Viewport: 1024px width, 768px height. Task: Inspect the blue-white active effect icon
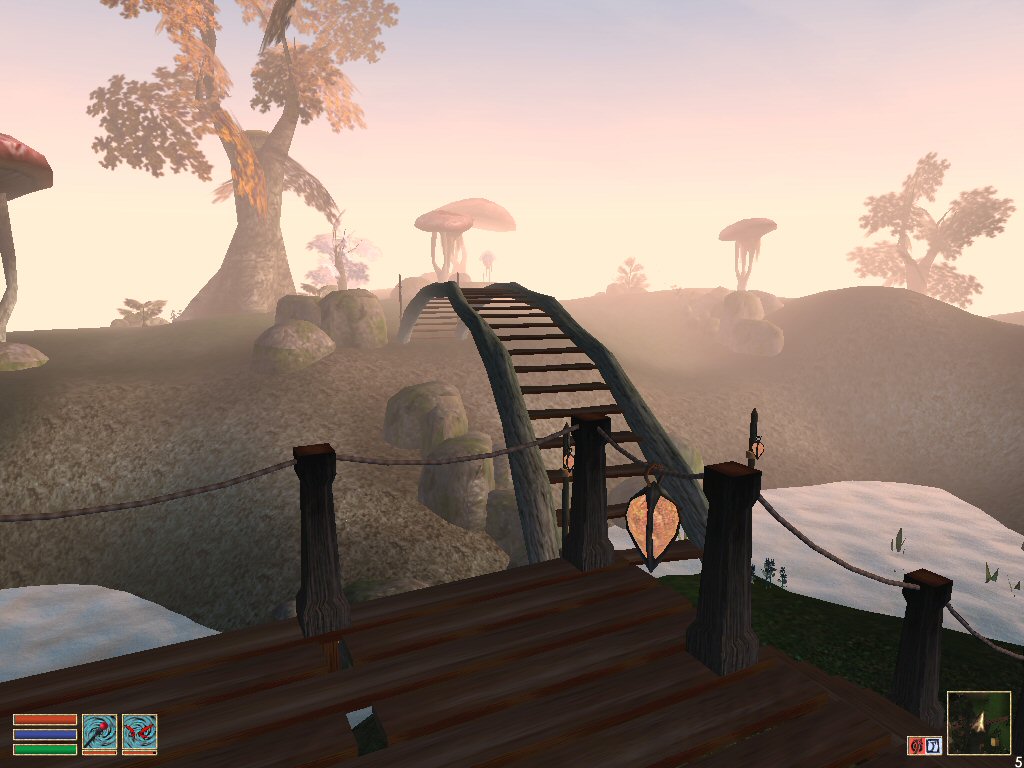(x=931, y=745)
